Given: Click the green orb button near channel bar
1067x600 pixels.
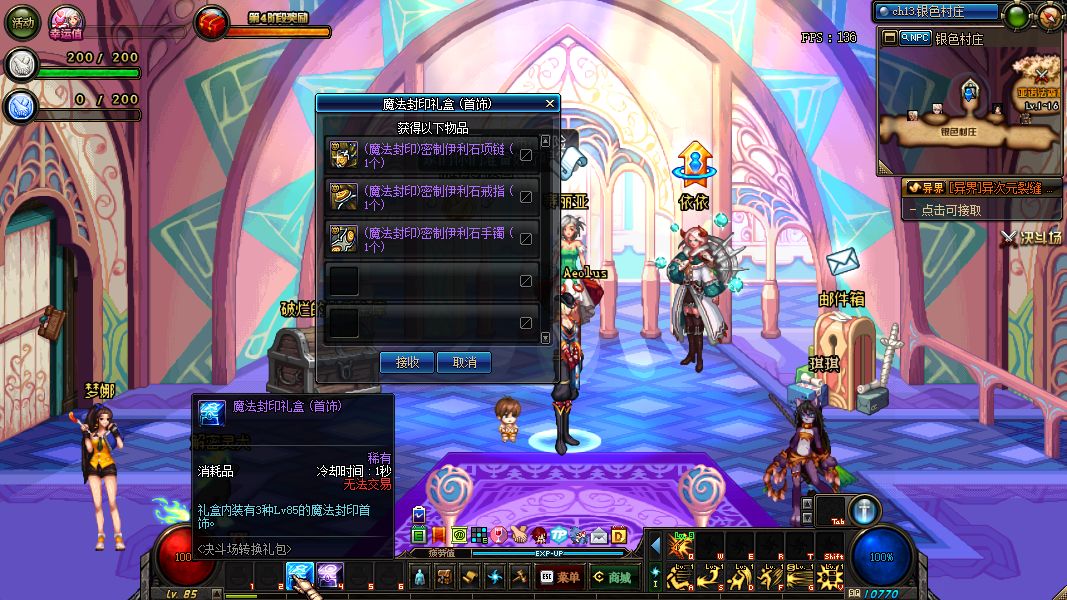Looking at the screenshot, I should (x=1017, y=16).
